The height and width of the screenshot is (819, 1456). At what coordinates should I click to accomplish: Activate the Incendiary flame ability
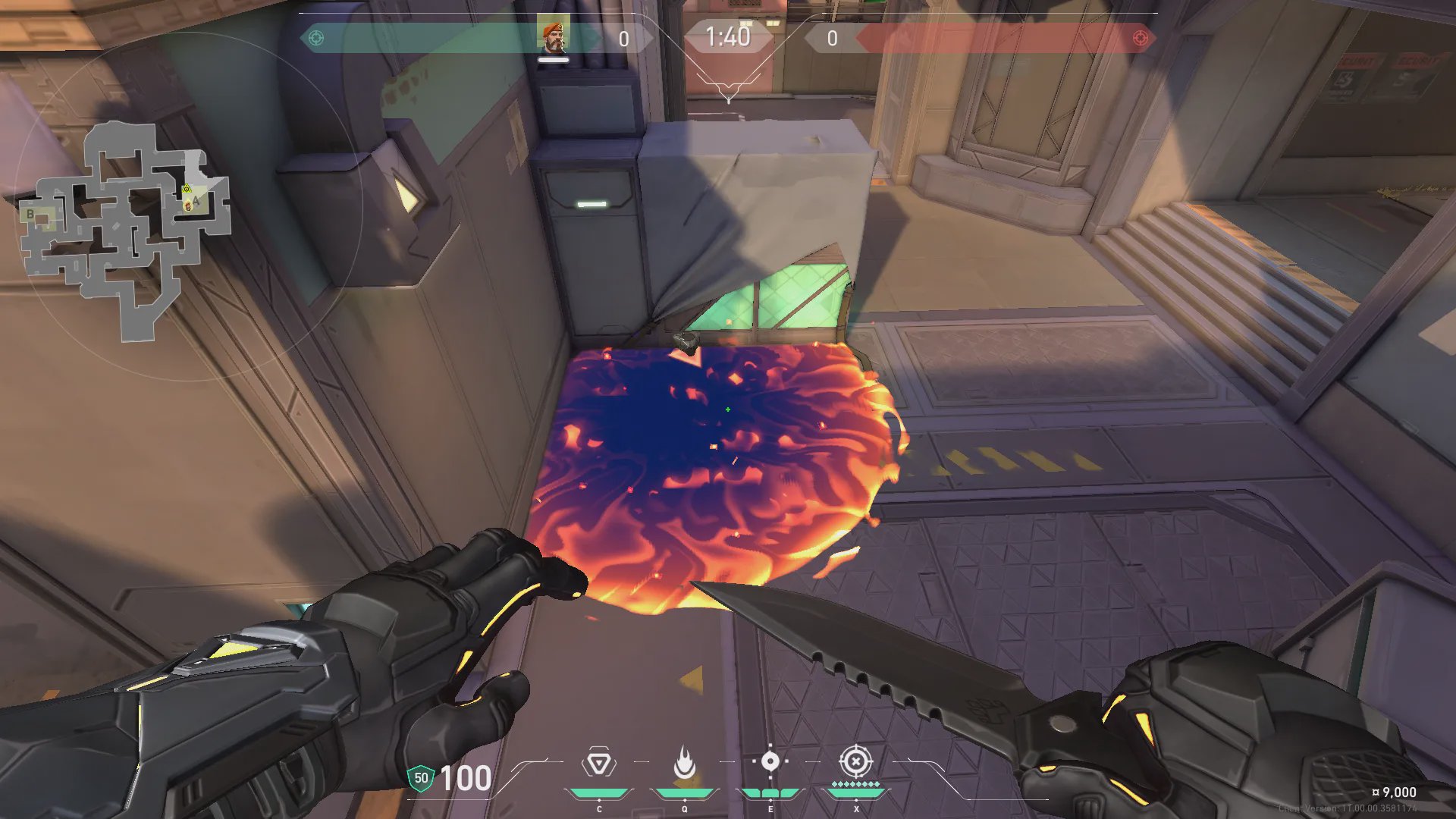pyautogui.click(x=684, y=763)
